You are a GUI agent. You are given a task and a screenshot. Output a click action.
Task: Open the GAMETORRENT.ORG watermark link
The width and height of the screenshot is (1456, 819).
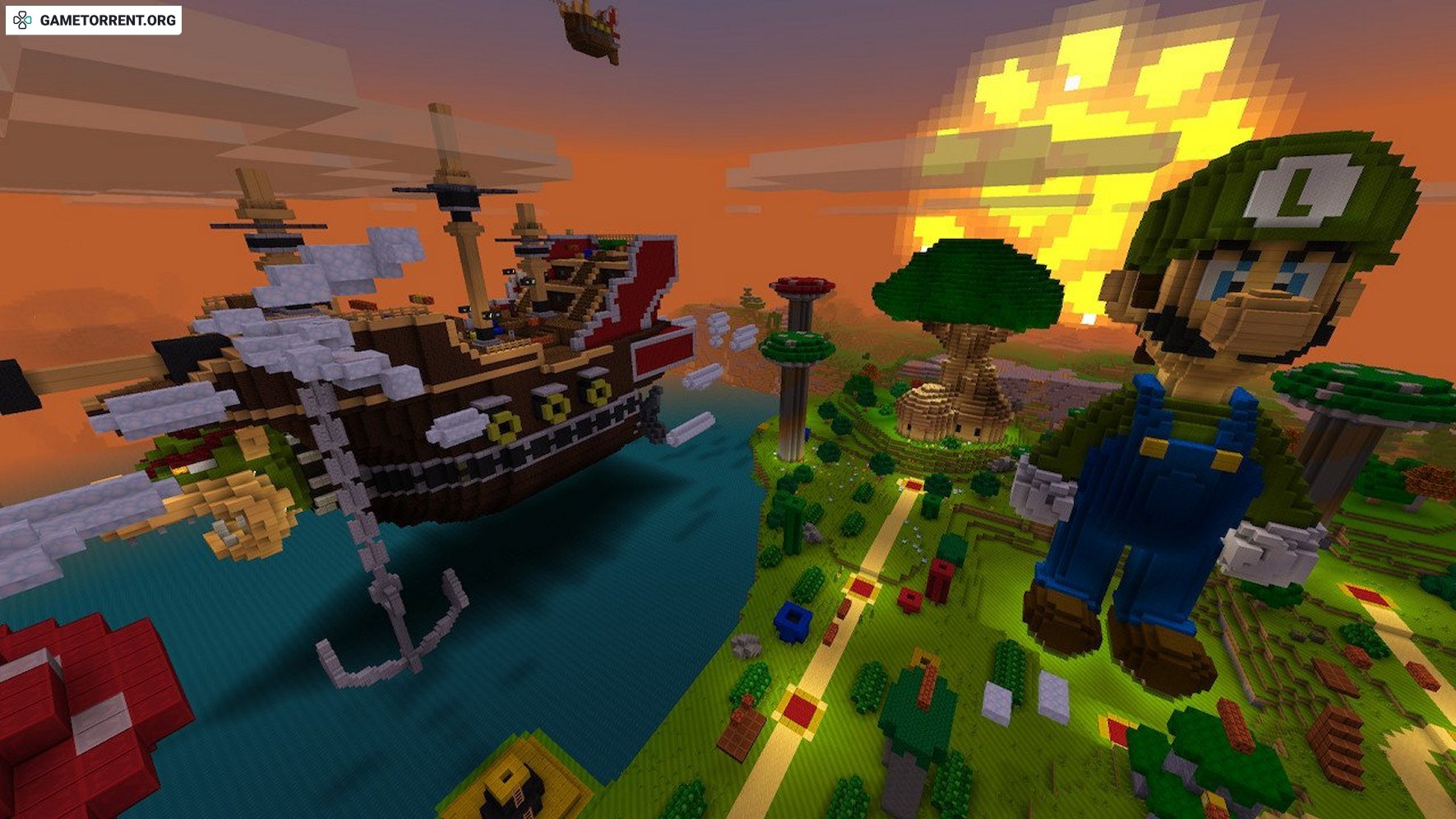[94, 21]
